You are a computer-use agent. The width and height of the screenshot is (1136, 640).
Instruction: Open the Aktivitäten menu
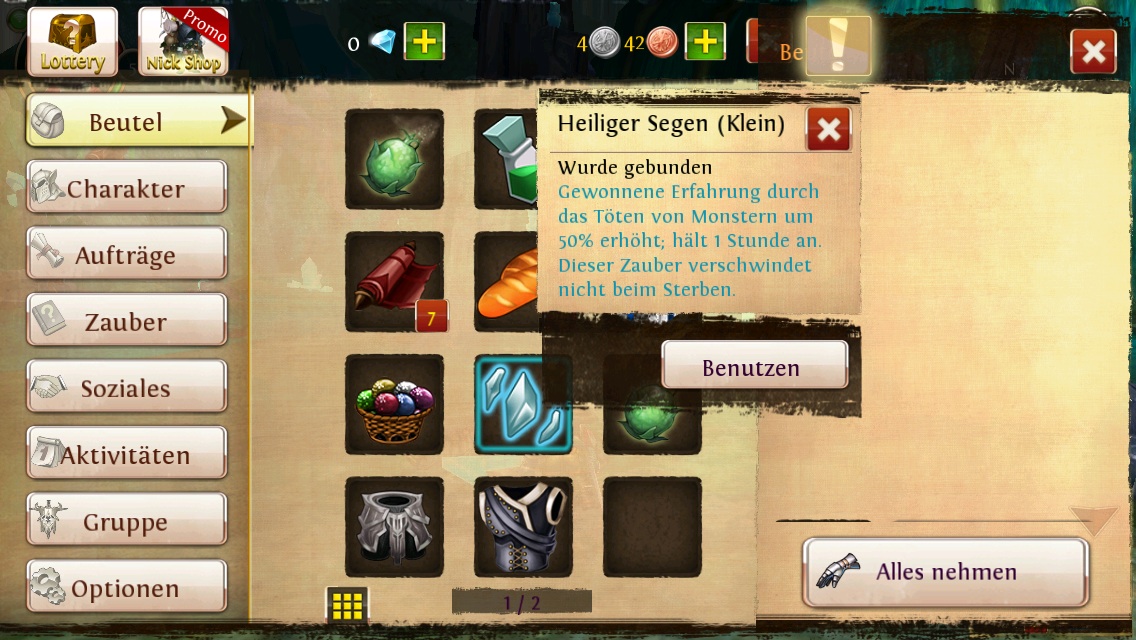click(x=126, y=455)
